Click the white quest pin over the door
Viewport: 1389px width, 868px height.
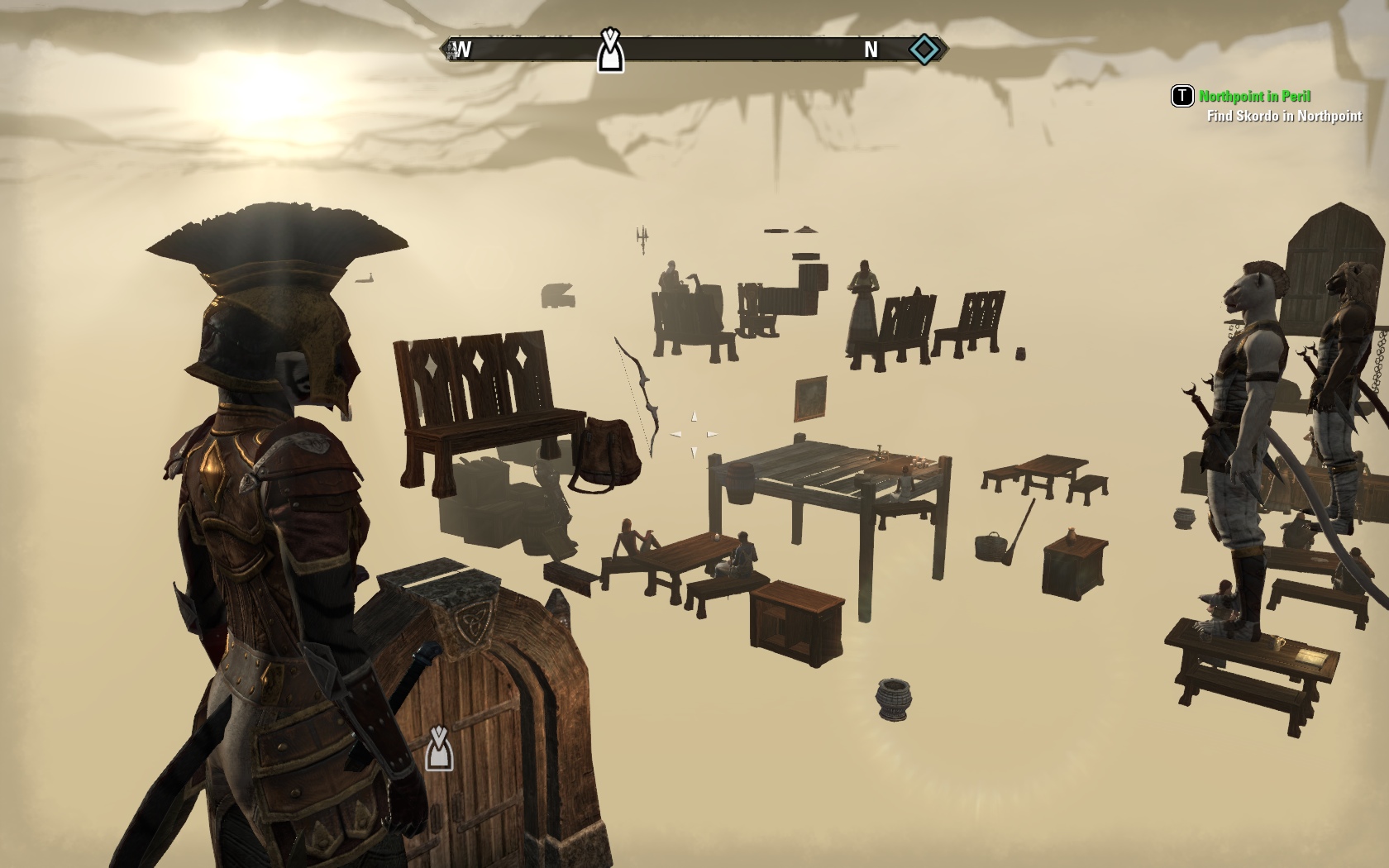pyautogui.click(x=439, y=748)
